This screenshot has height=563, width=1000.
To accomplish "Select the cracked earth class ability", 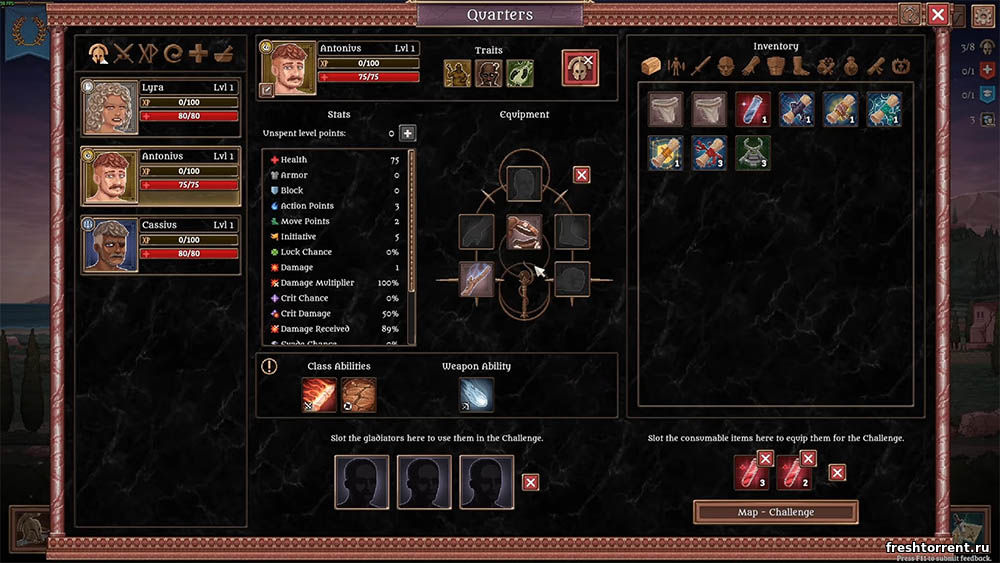I will pos(358,394).
